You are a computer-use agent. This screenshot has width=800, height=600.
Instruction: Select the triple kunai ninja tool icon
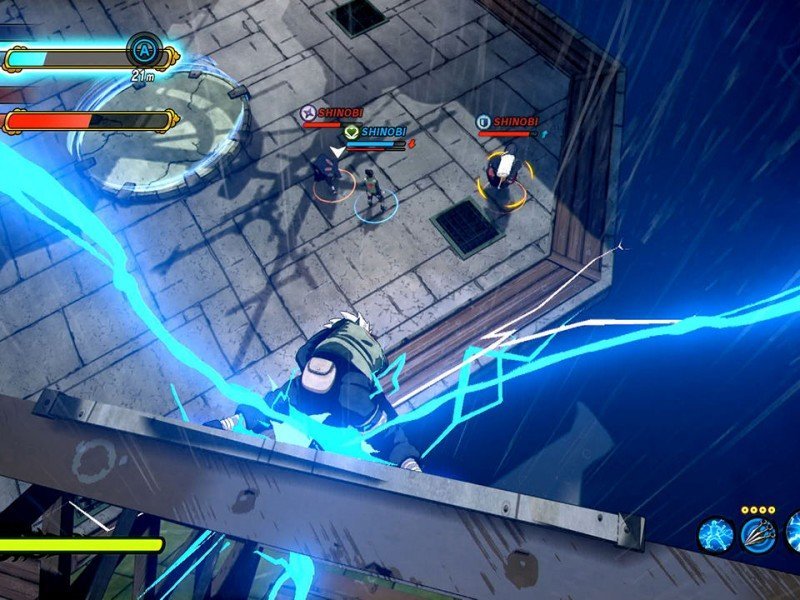coord(758,534)
